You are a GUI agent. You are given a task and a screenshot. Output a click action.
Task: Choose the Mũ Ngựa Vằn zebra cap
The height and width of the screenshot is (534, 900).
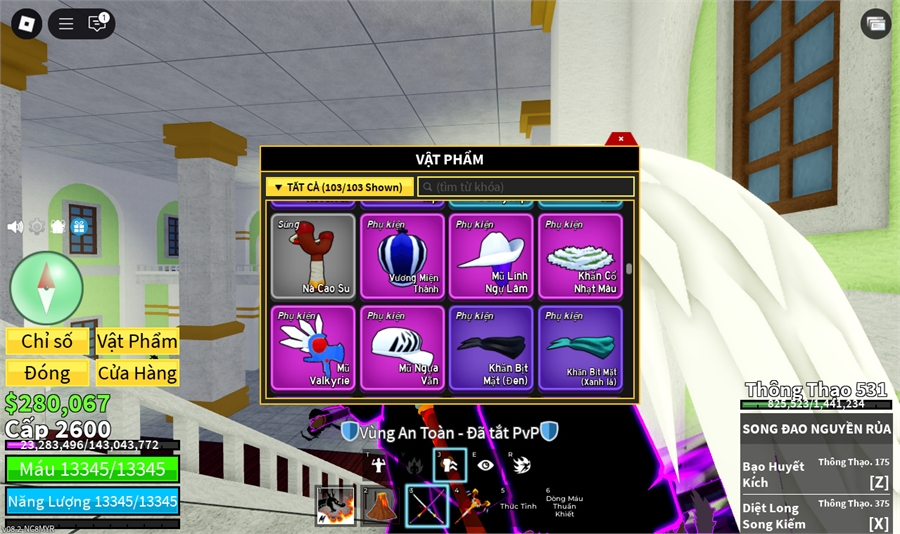pos(401,348)
